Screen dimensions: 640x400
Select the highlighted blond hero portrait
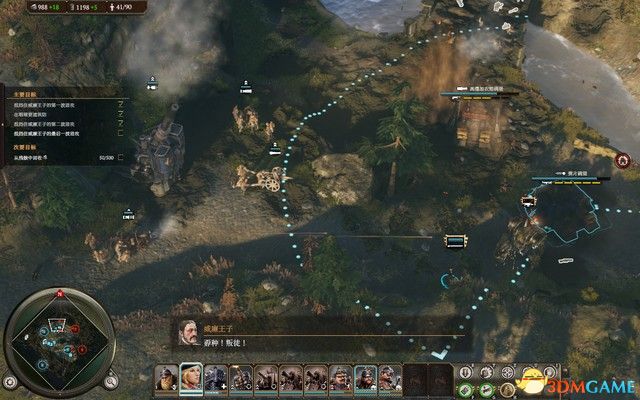(190, 376)
